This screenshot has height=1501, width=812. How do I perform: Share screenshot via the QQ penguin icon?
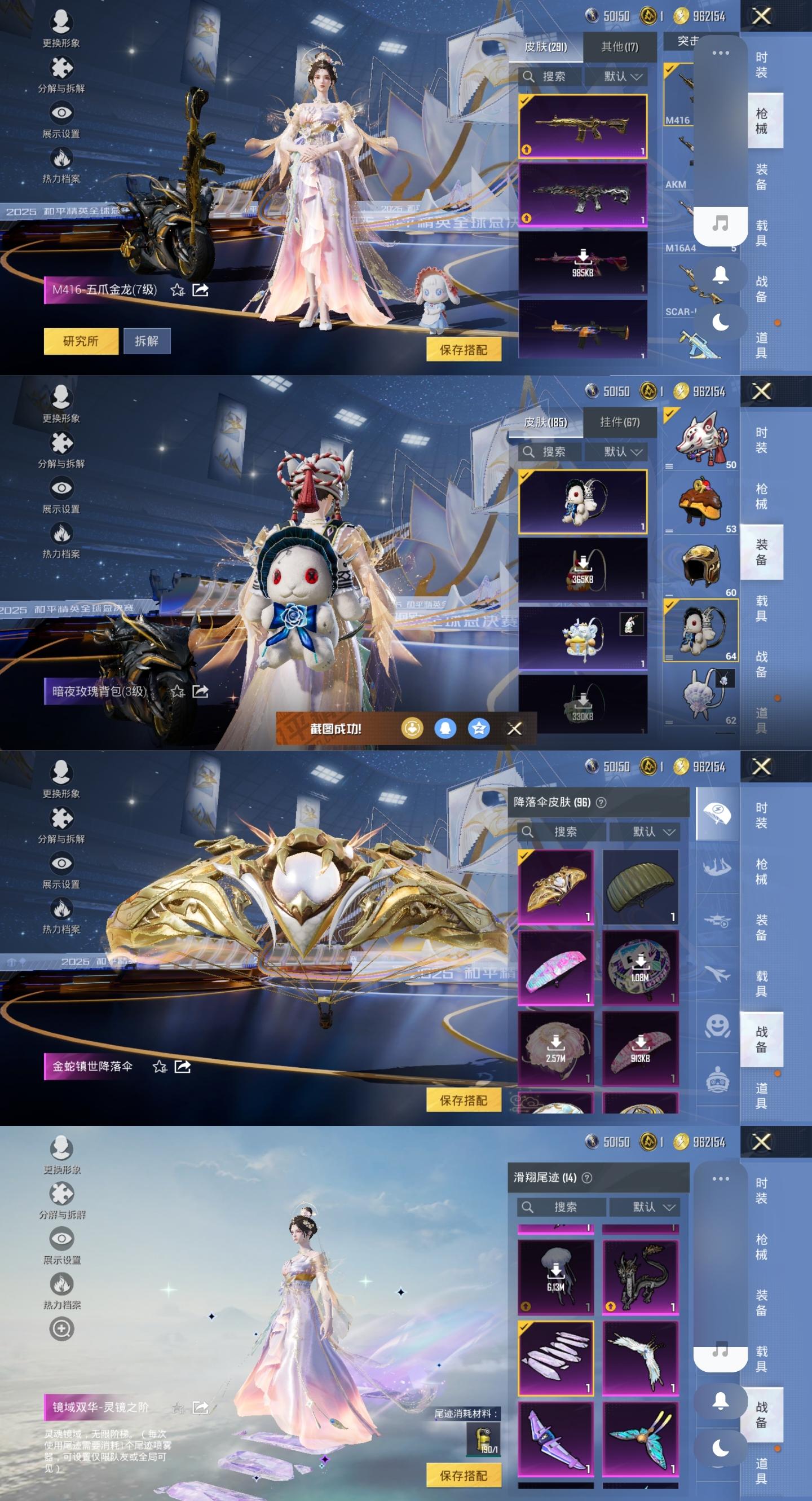tap(445, 728)
